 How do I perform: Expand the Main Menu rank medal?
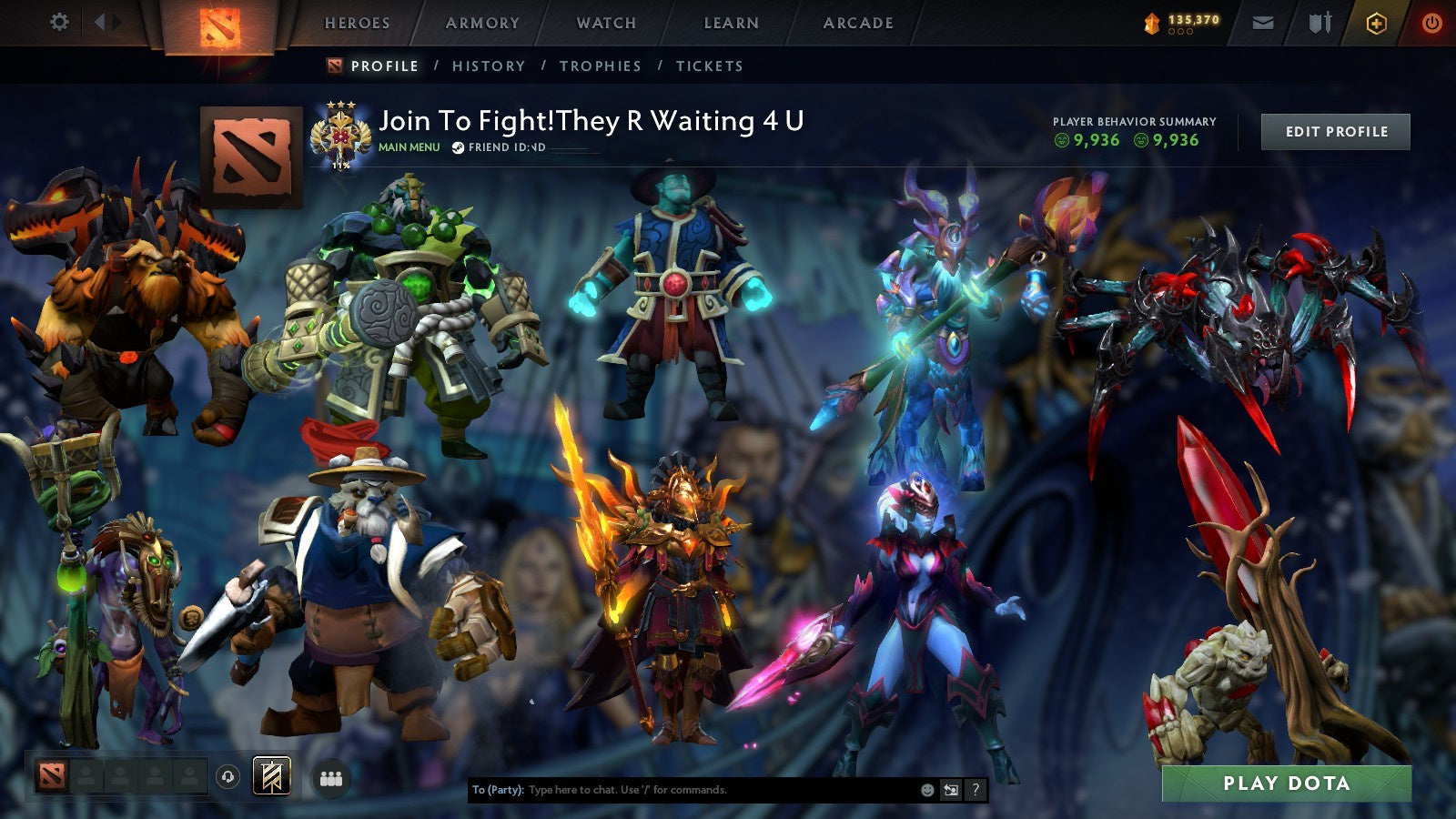(343, 130)
